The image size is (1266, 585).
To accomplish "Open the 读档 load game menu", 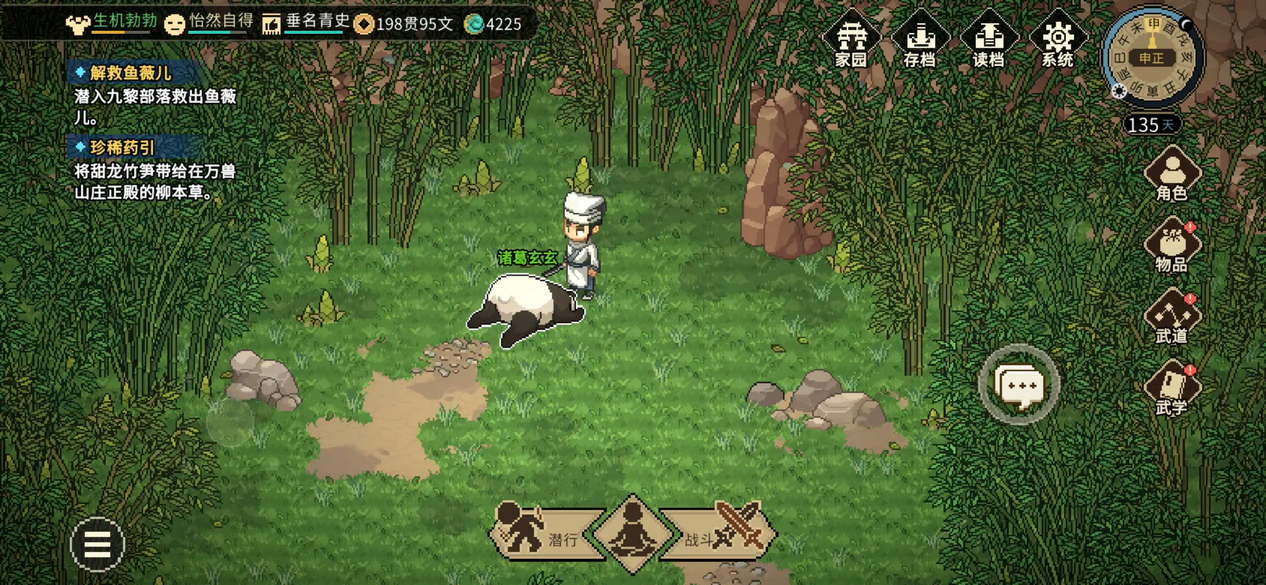I will [988, 40].
